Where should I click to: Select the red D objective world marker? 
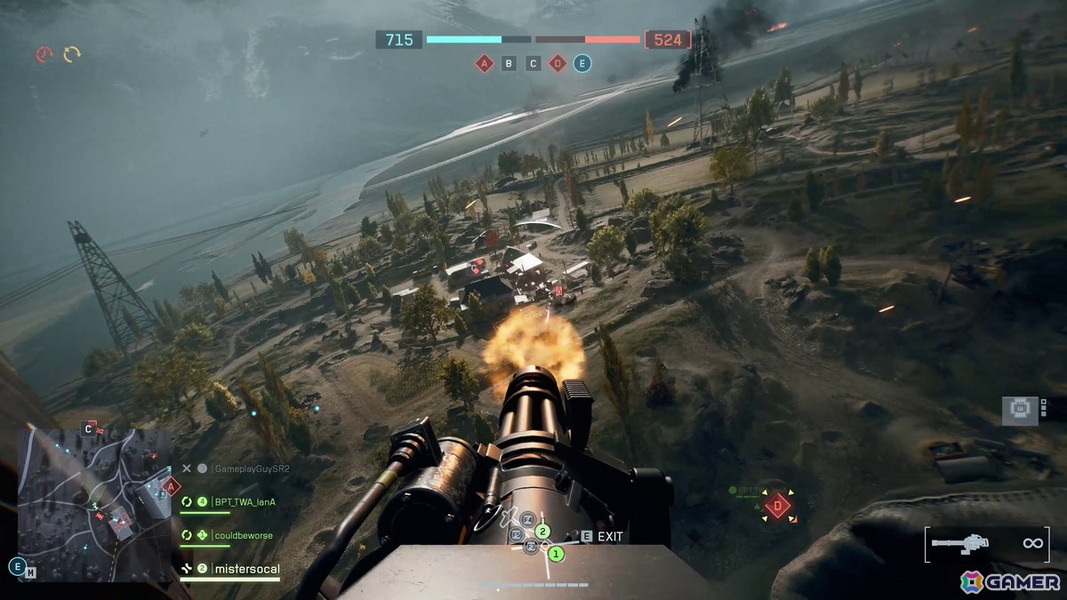[x=778, y=506]
